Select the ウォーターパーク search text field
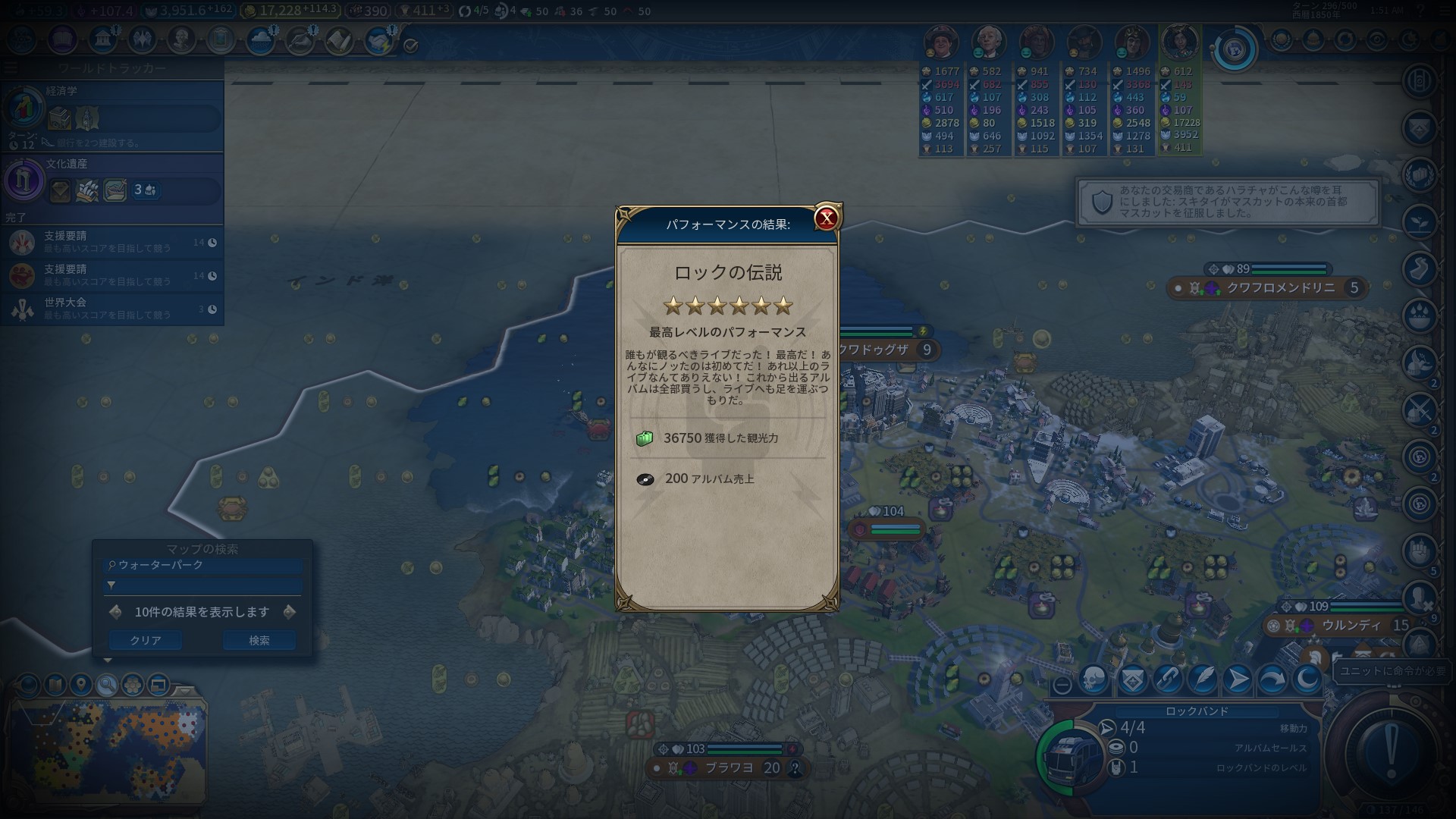The image size is (1456, 819). [203, 565]
